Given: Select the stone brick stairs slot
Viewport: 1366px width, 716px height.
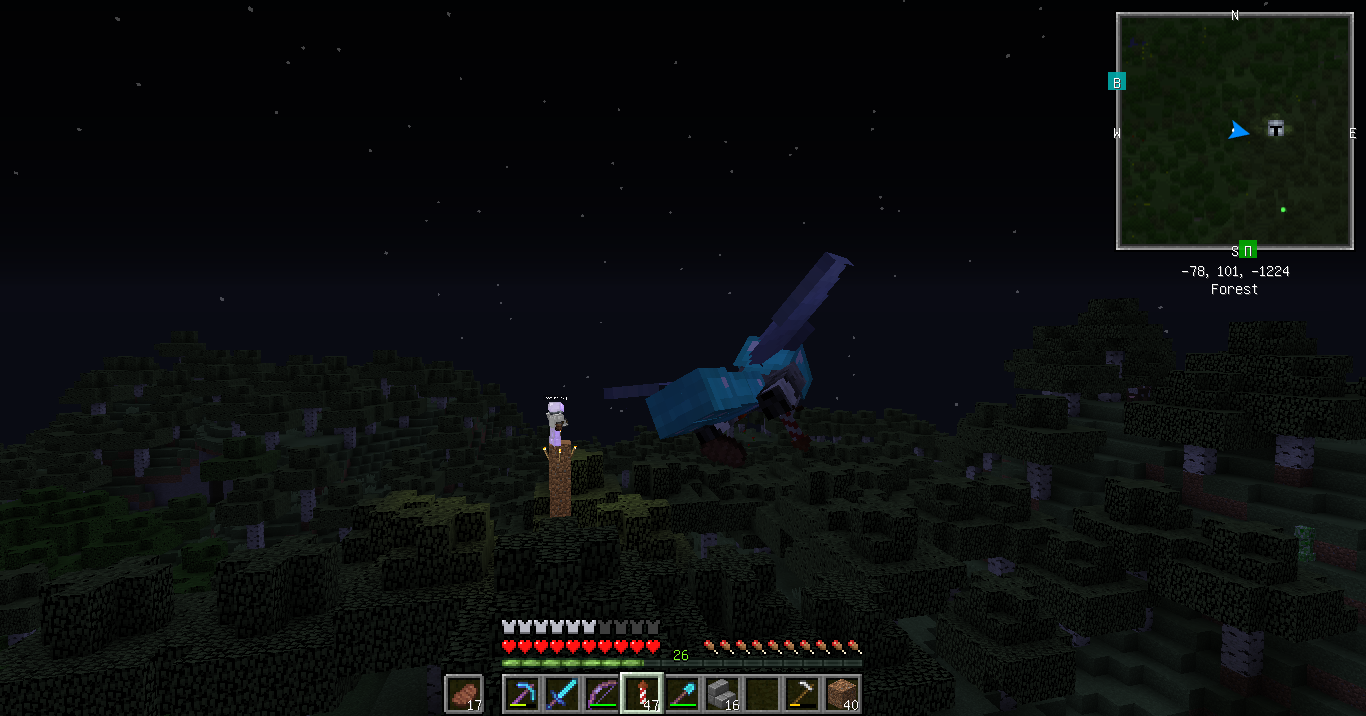Looking at the screenshot, I should (722, 693).
